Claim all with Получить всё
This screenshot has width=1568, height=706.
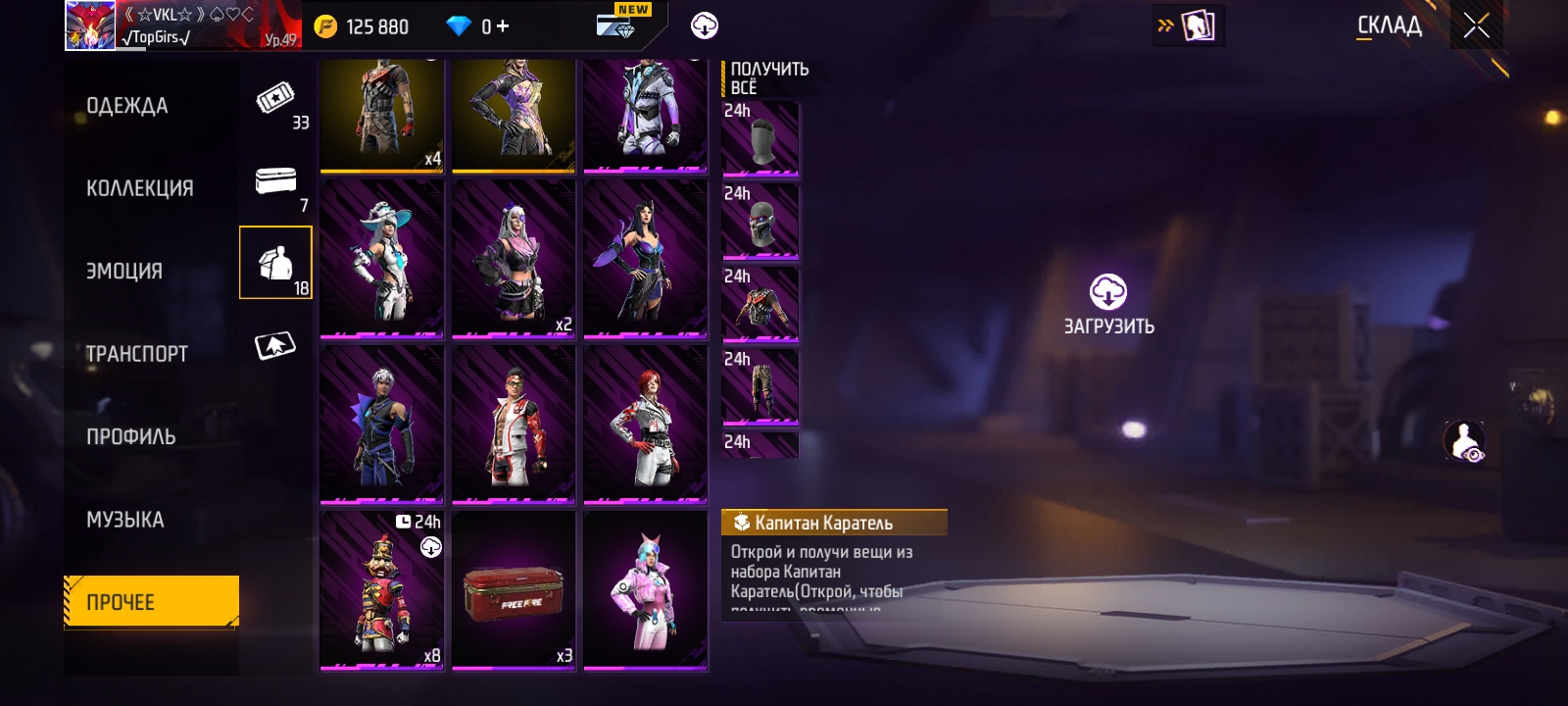(x=769, y=77)
